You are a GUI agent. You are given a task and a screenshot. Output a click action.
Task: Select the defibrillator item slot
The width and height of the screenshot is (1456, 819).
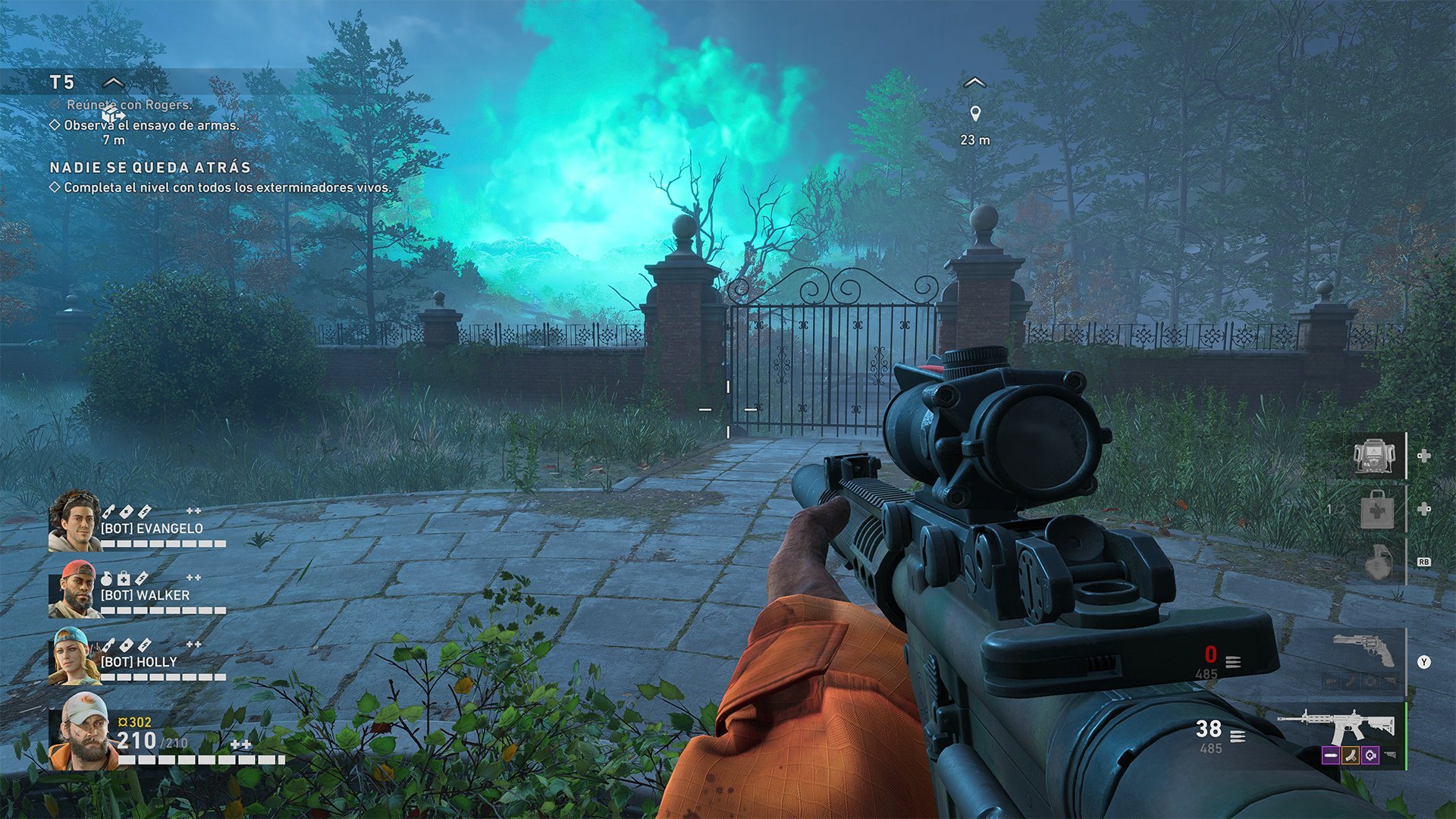click(1374, 456)
